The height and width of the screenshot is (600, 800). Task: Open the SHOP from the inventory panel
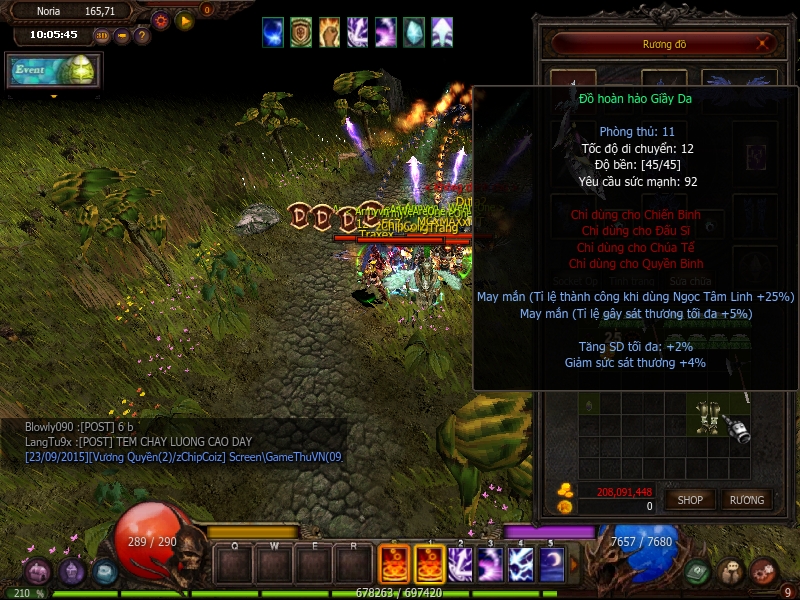coord(690,499)
